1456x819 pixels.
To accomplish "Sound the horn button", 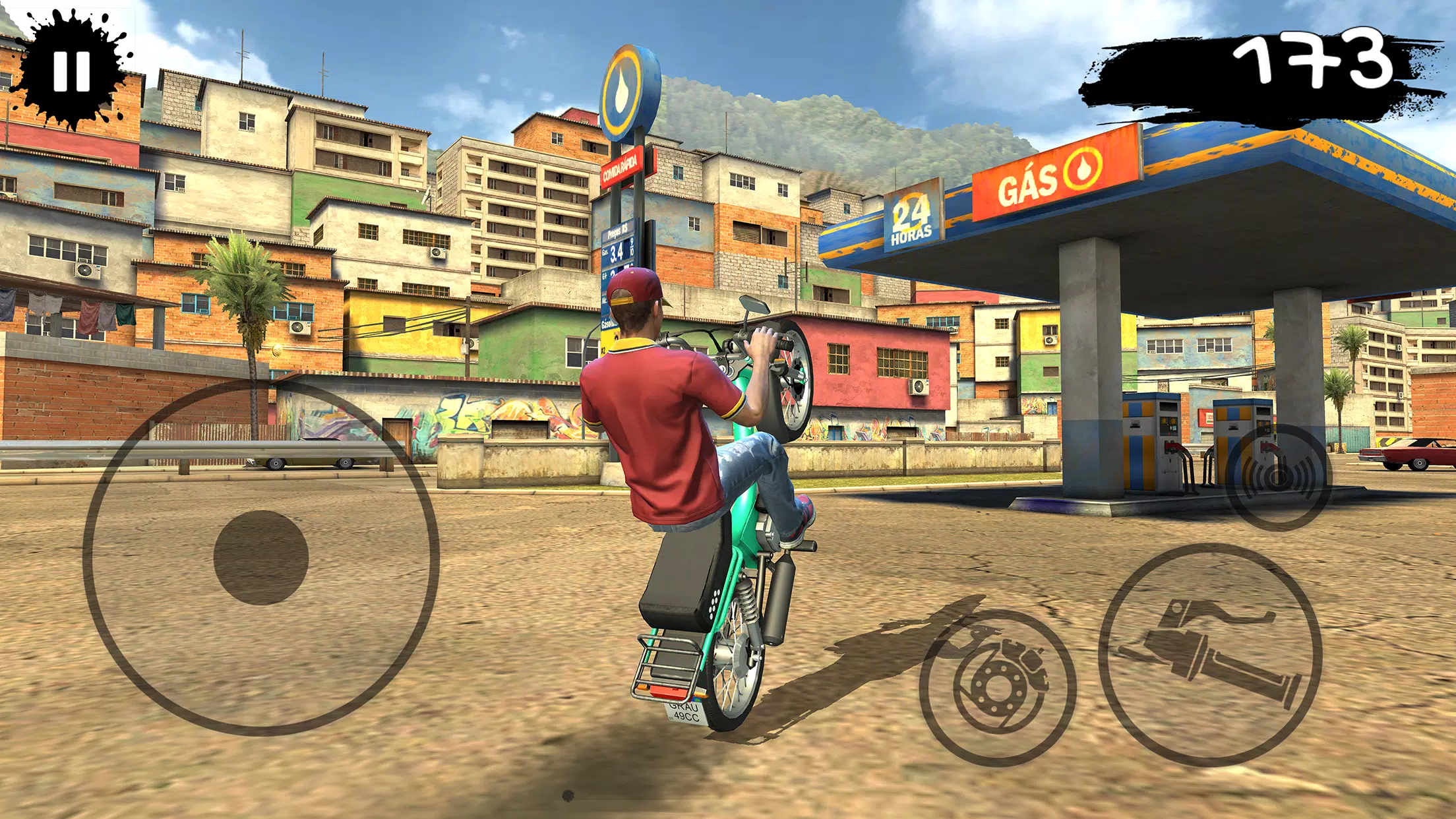I will 1279,477.
